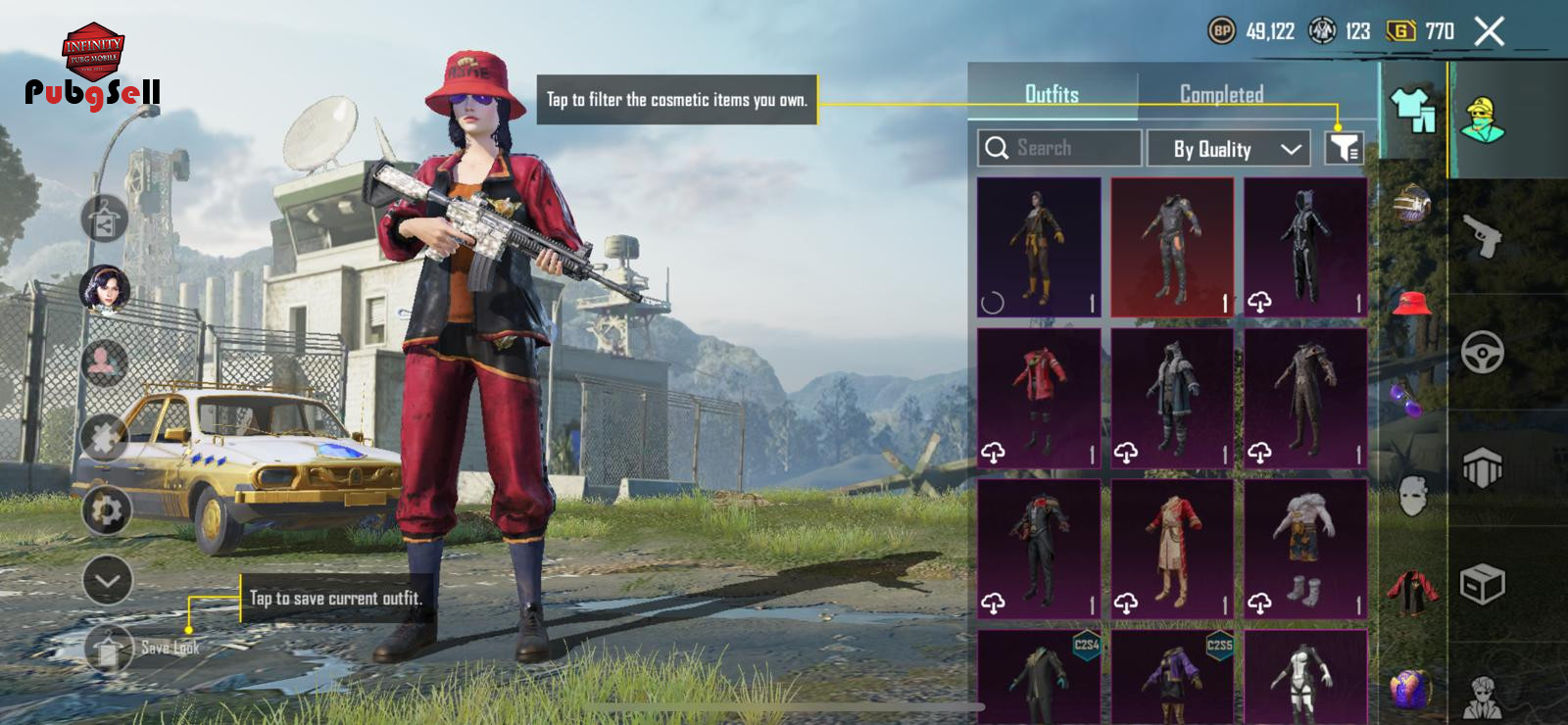Type in the outfit Search box
Screen dimensions: 1568x725
click(1059, 148)
